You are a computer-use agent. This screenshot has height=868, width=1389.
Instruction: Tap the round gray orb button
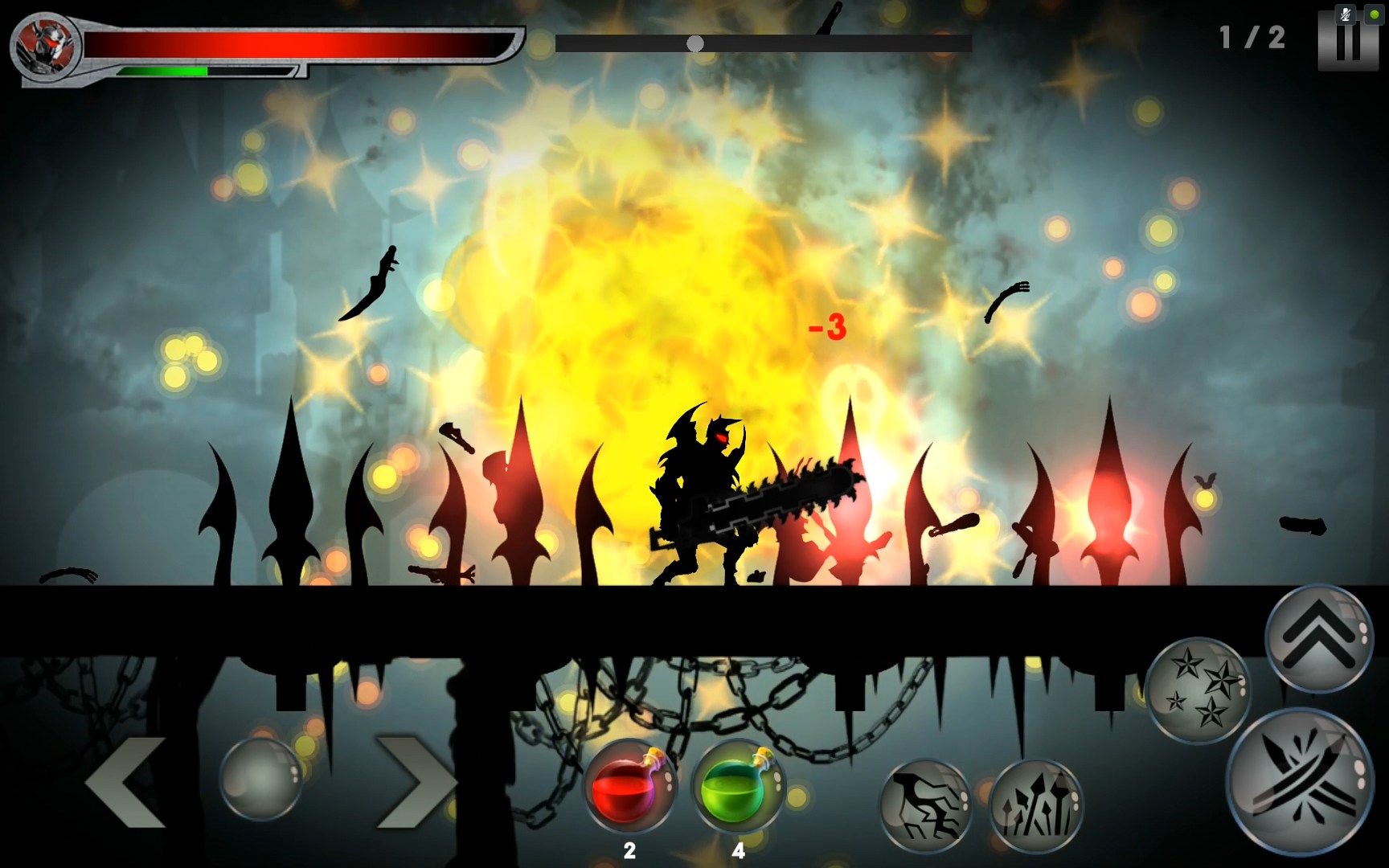(x=260, y=779)
